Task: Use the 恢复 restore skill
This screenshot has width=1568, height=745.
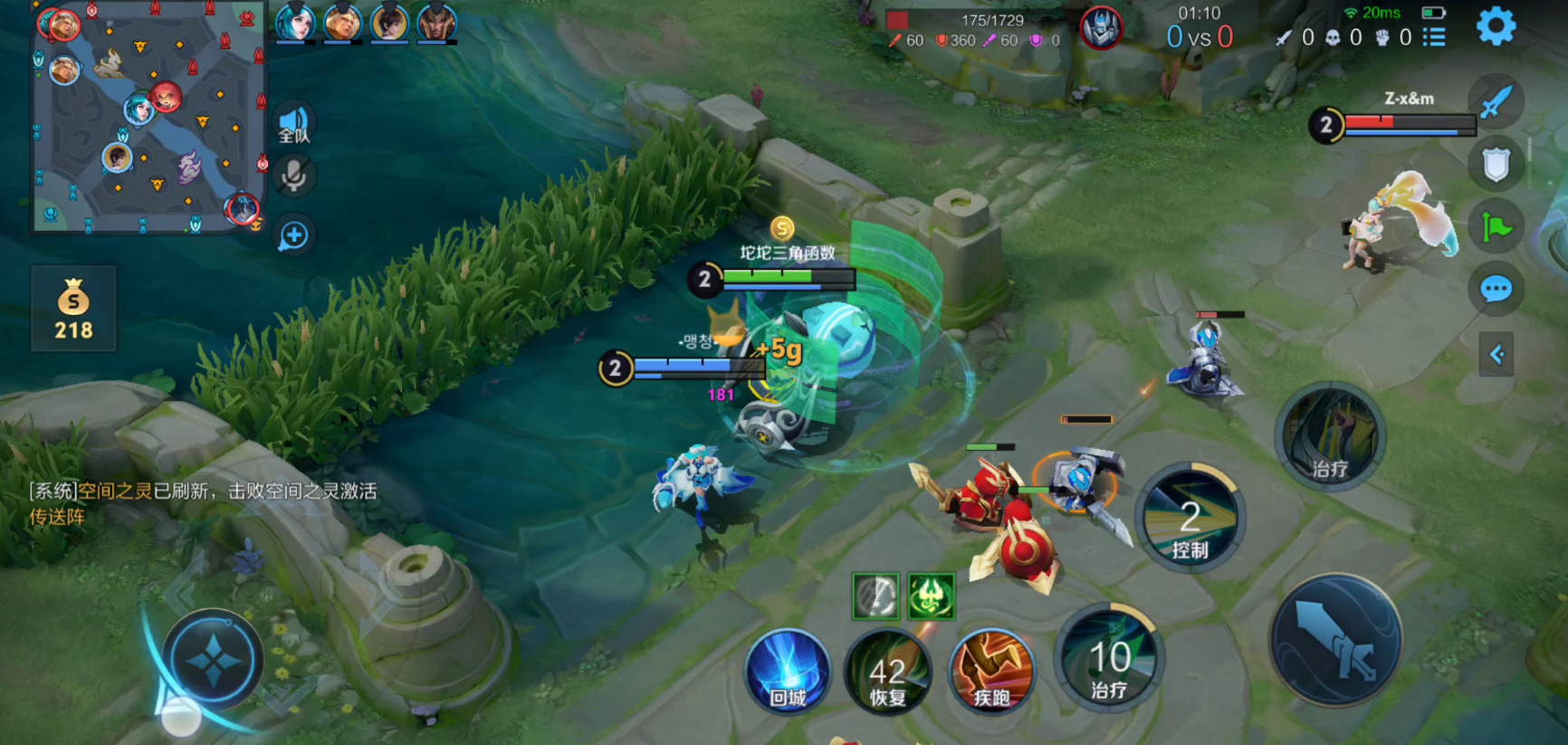Action: point(888,671)
